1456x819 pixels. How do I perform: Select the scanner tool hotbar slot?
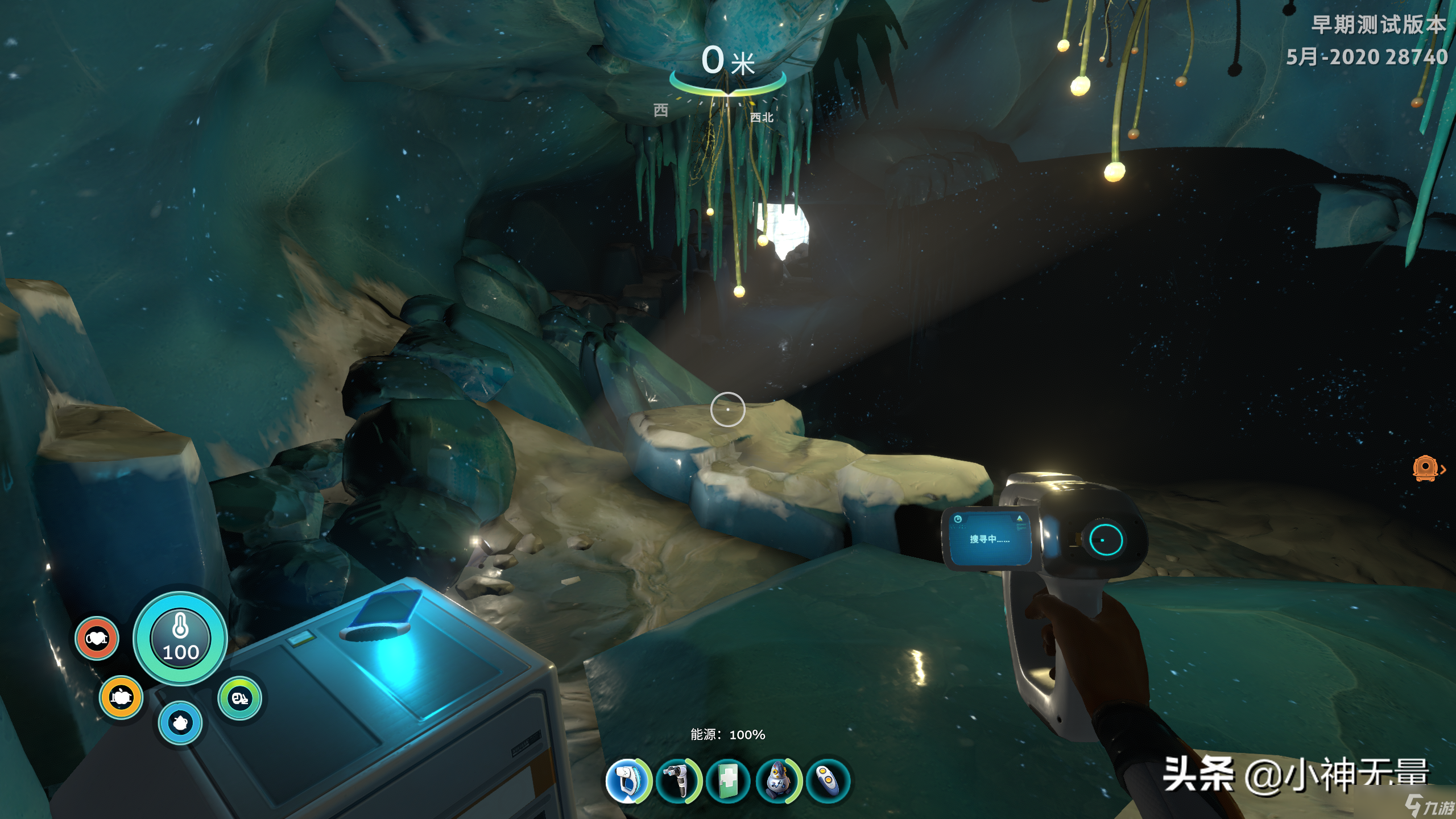point(627,780)
